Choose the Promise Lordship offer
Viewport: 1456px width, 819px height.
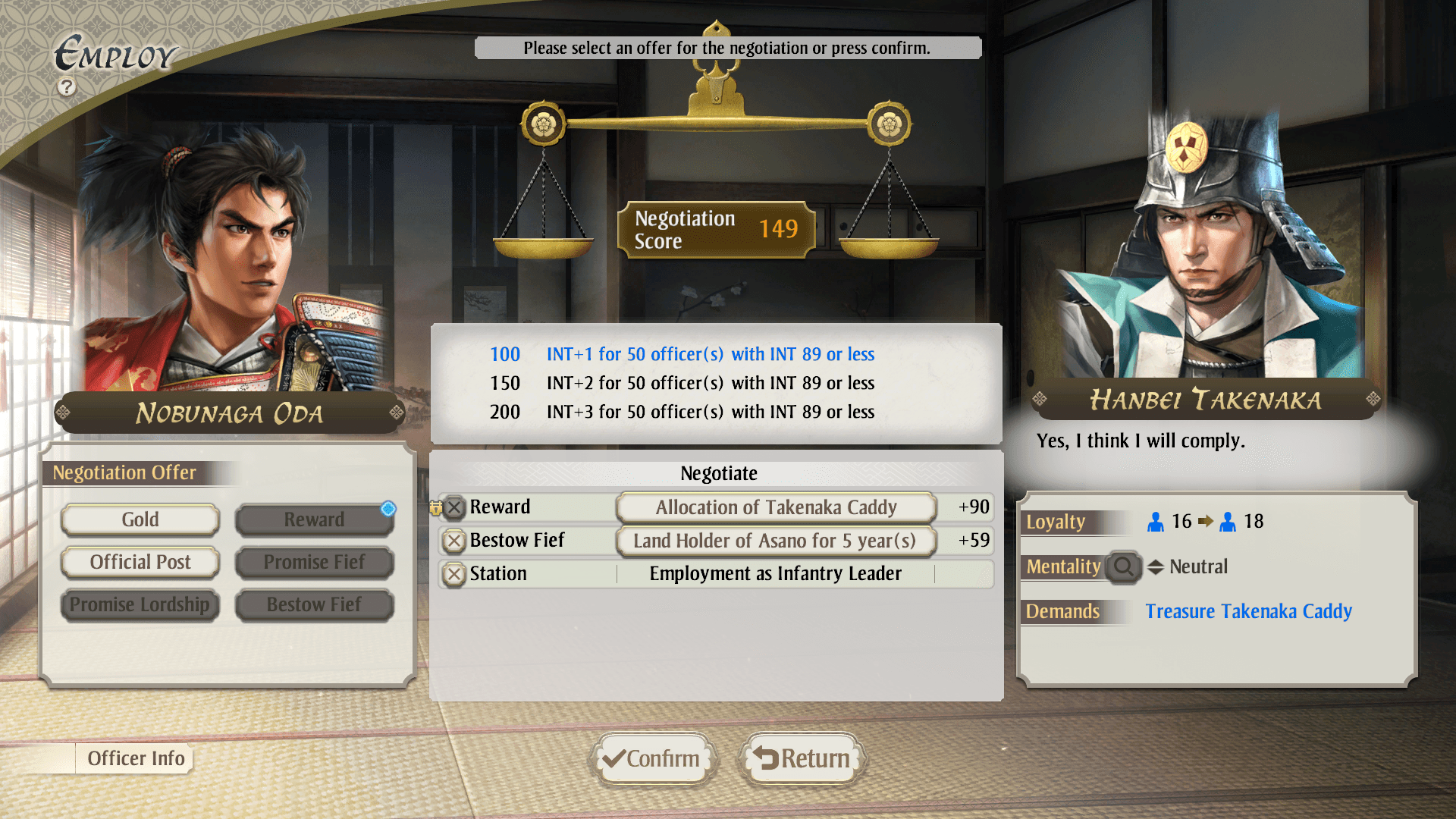click(140, 604)
